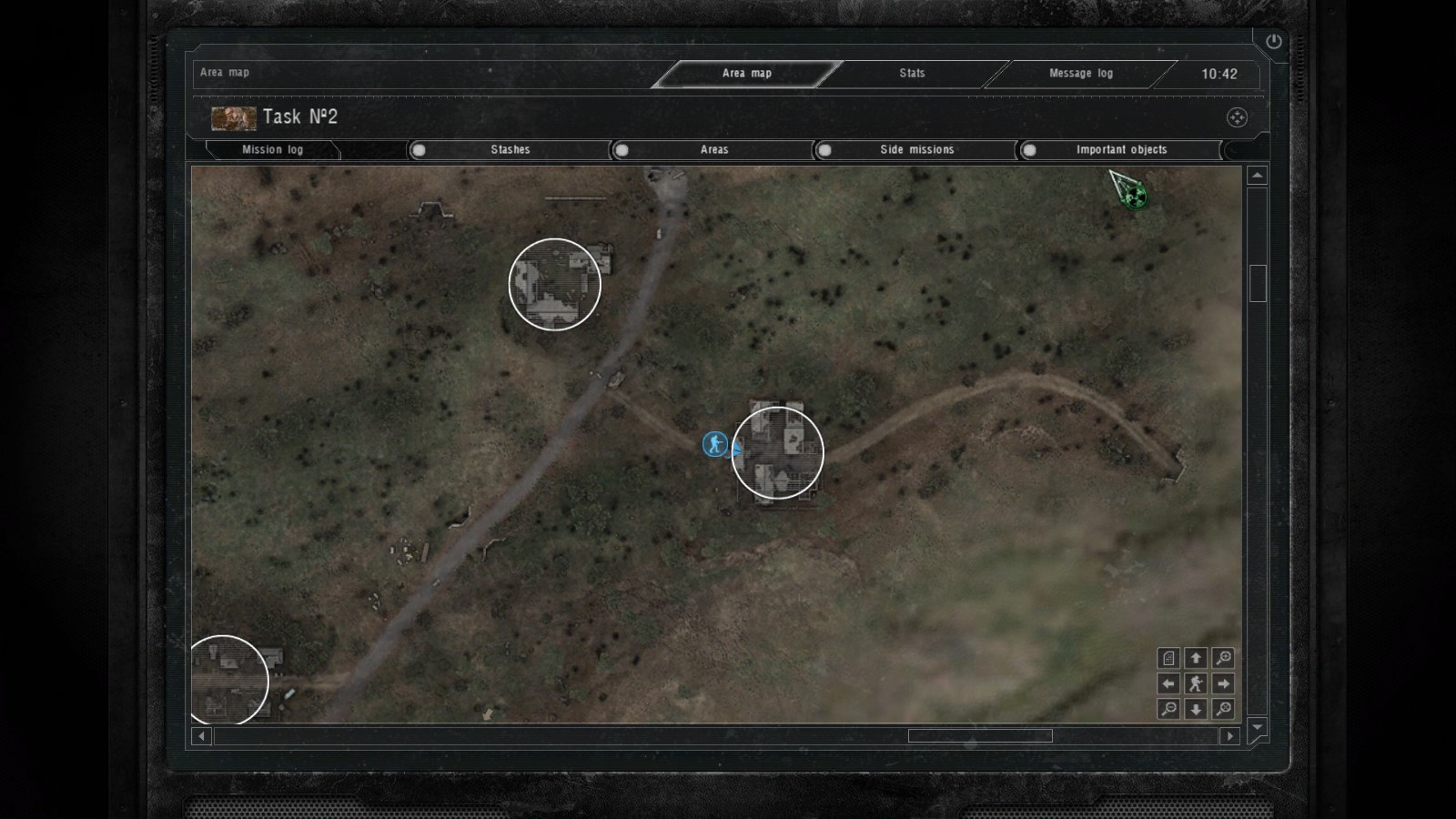Image resolution: width=1456 pixels, height=819 pixels.
Task: Switch to the Stats tab
Action: [912, 73]
